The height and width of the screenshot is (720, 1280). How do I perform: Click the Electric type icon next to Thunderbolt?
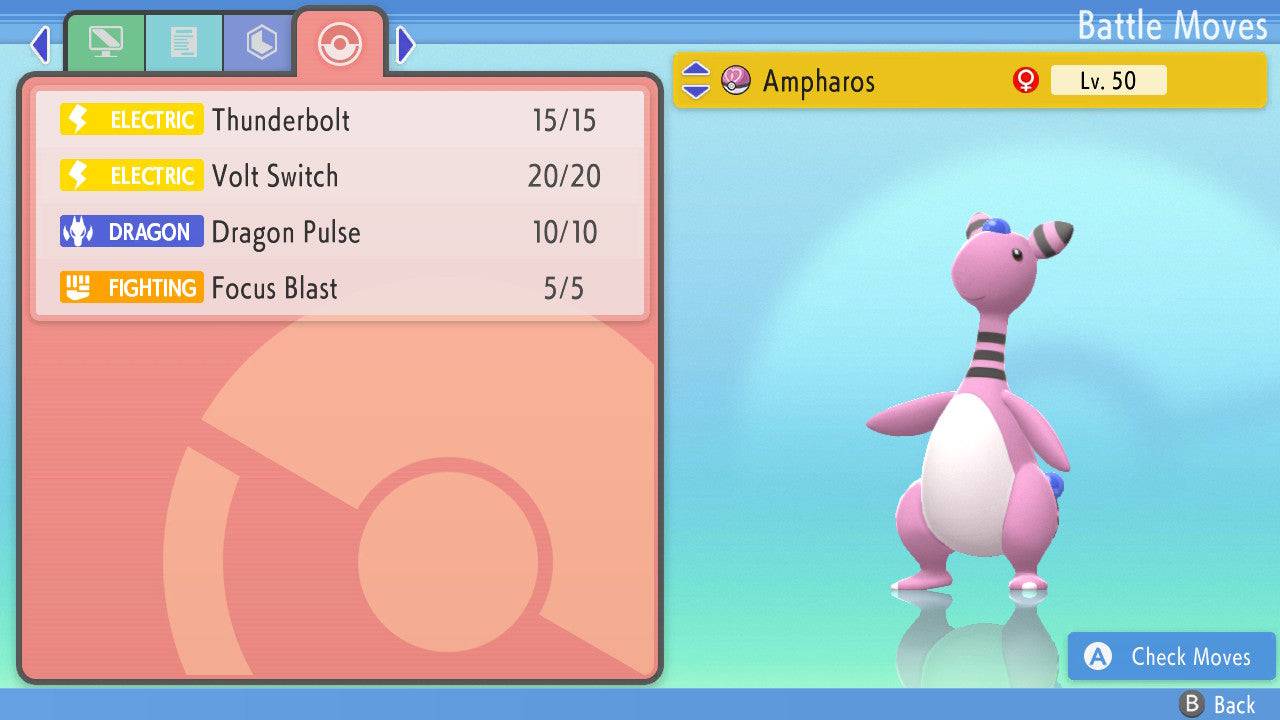click(131, 119)
